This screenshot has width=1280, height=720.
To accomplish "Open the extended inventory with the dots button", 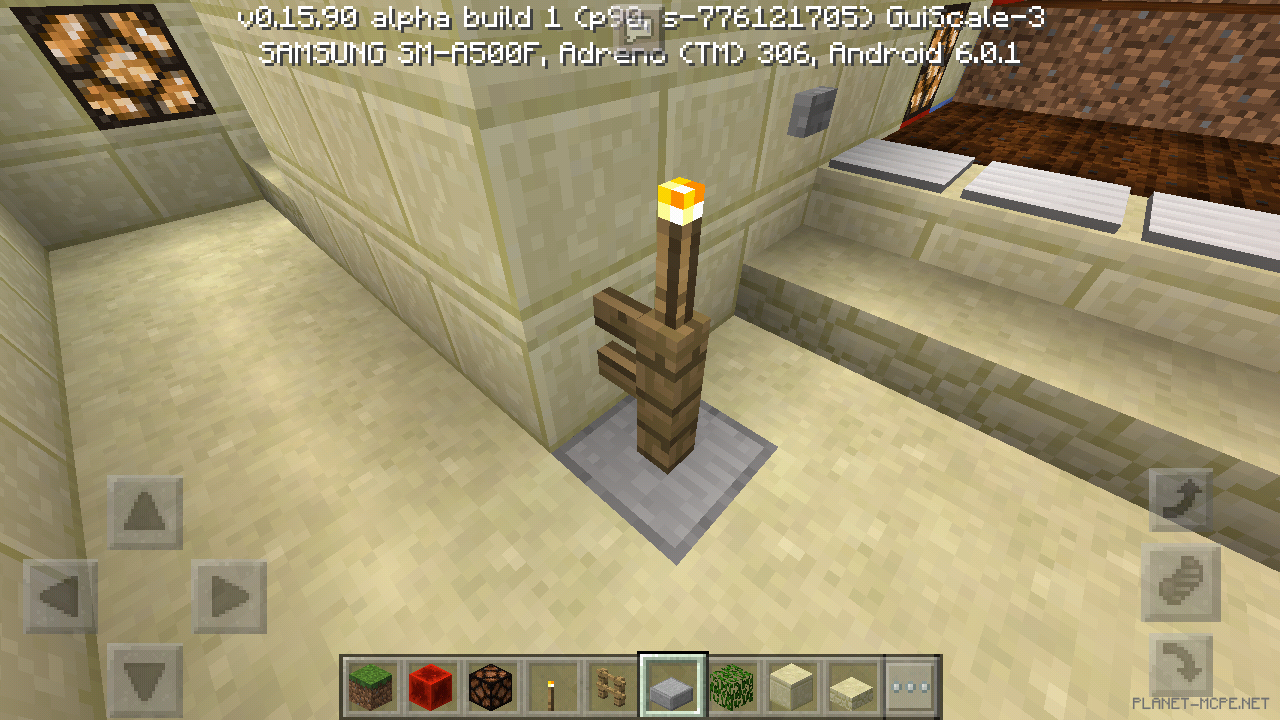I will click(x=911, y=686).
